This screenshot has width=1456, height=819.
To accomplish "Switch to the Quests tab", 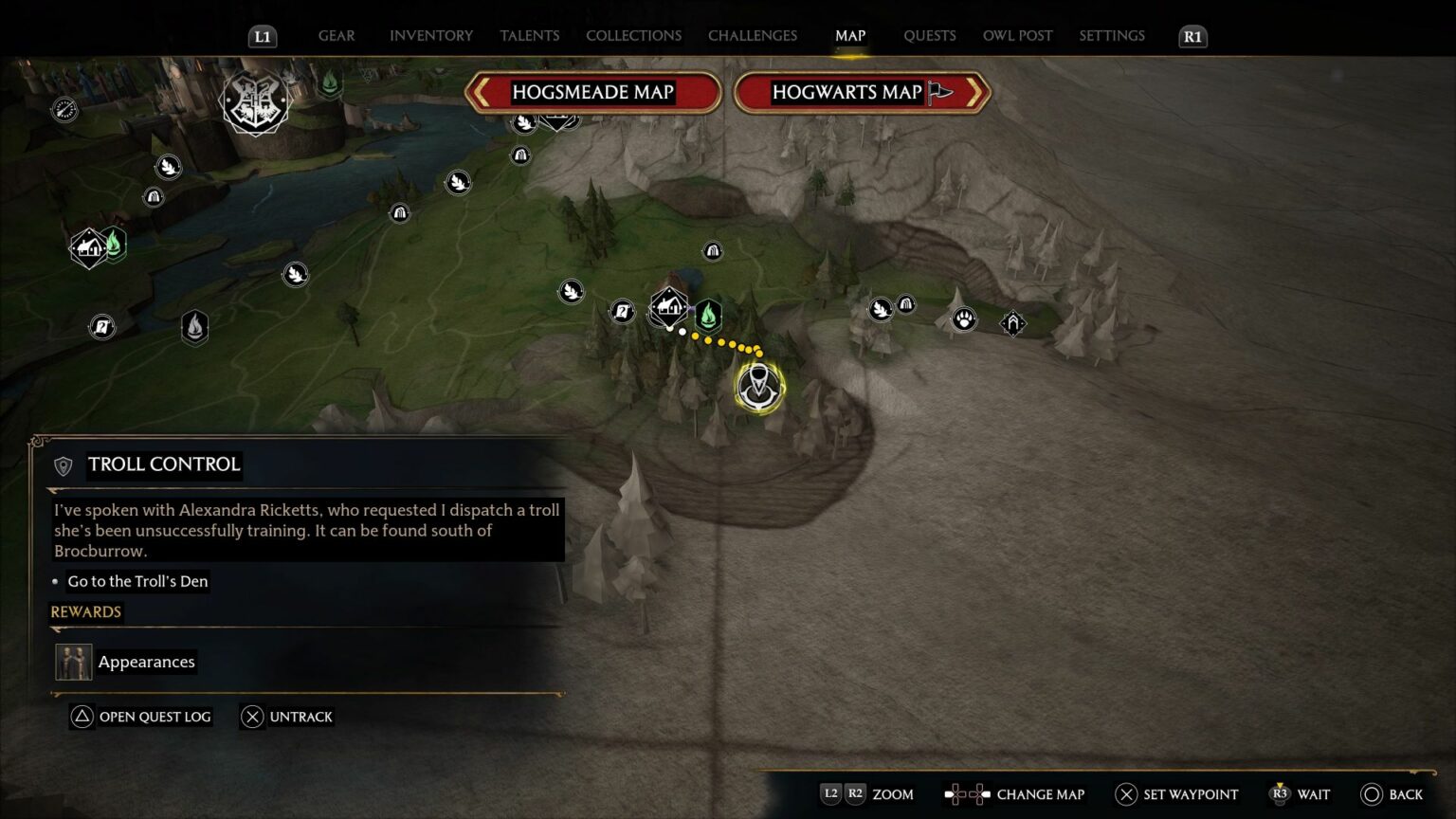I will 930,35.
